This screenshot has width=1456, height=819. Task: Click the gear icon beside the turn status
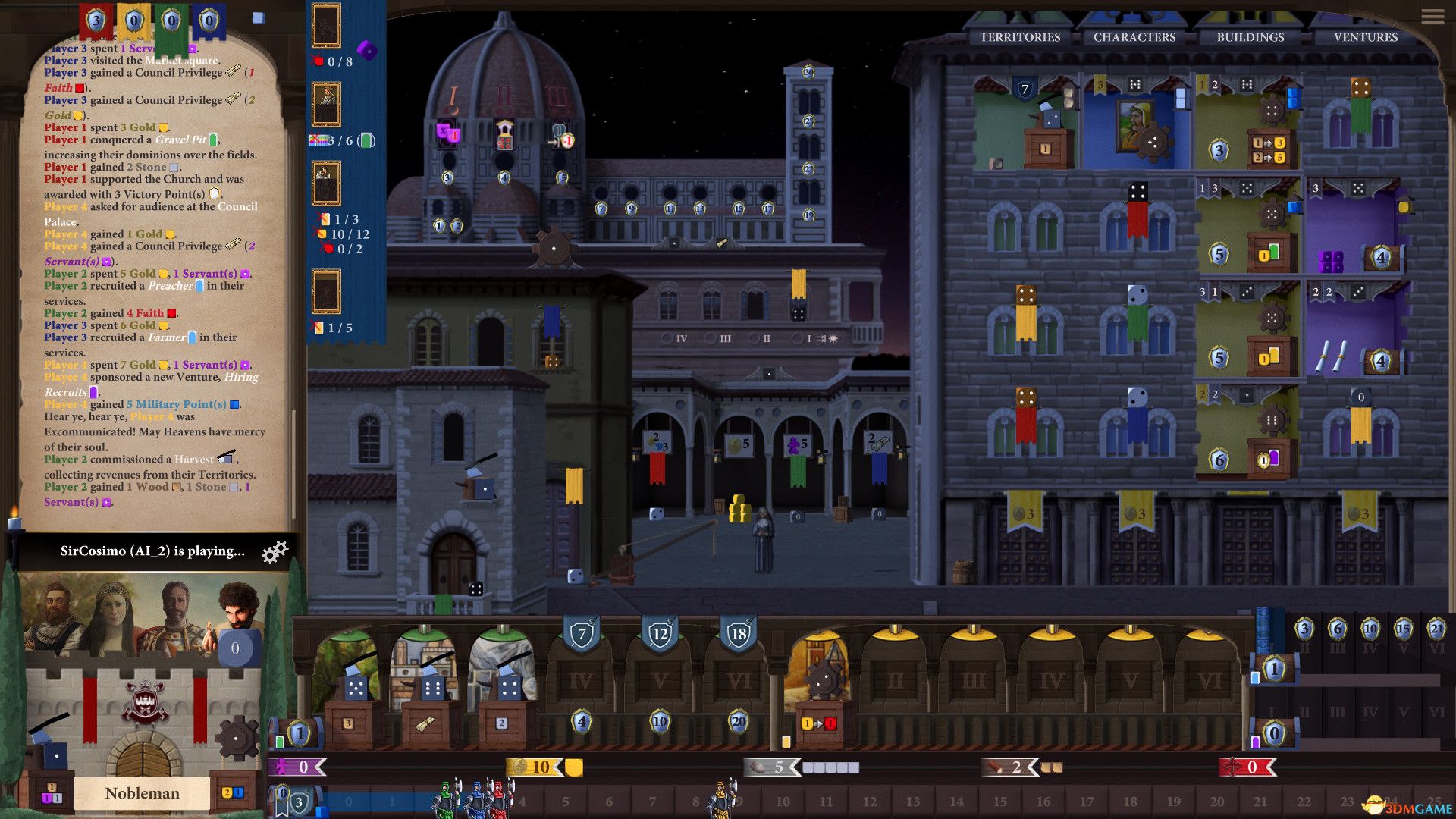(x=275, y=552)
